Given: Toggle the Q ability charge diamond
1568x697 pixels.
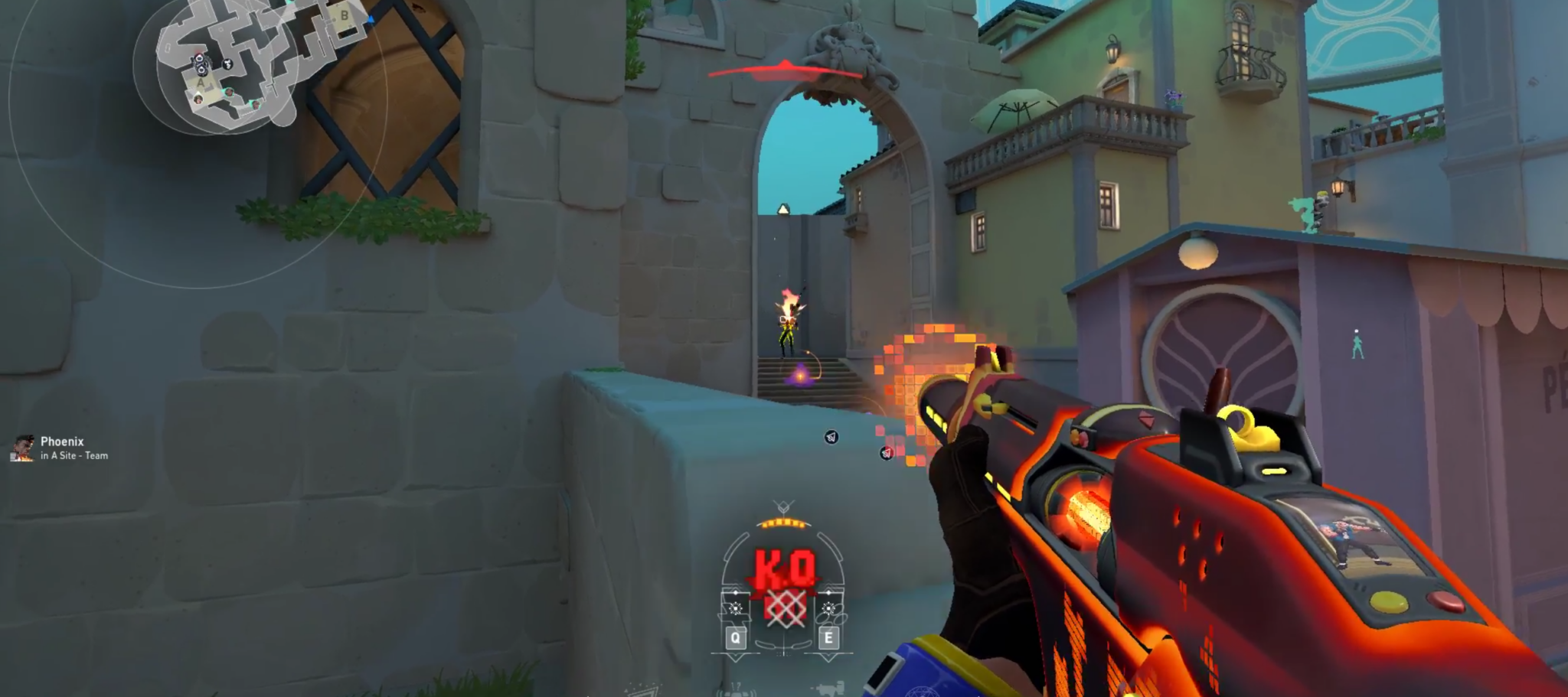Looking at the screenshot, I should [736, 592].
